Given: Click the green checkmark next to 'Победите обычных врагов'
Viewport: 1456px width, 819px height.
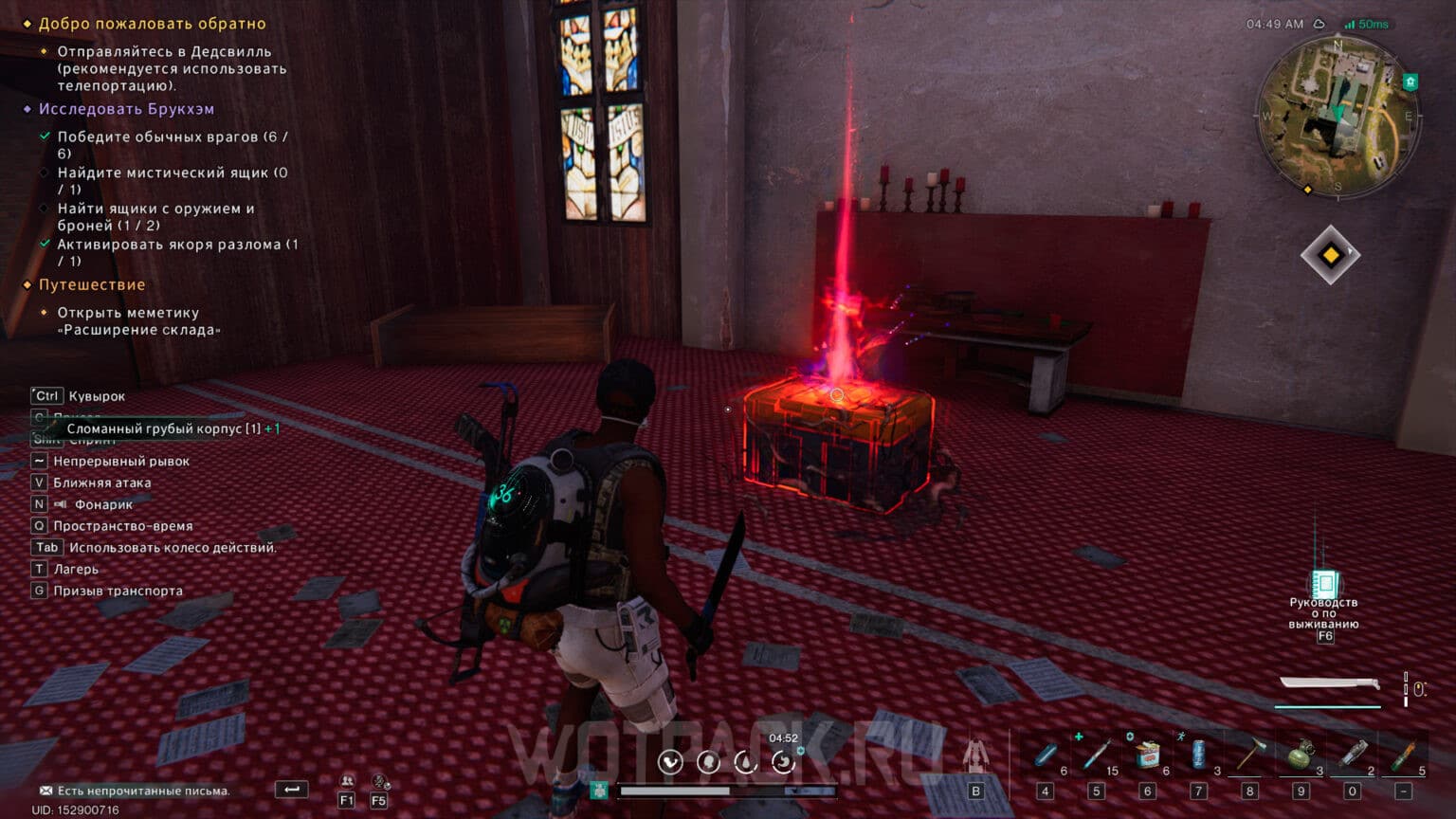Looking at the screenshot, I should (x=44, y=135).
